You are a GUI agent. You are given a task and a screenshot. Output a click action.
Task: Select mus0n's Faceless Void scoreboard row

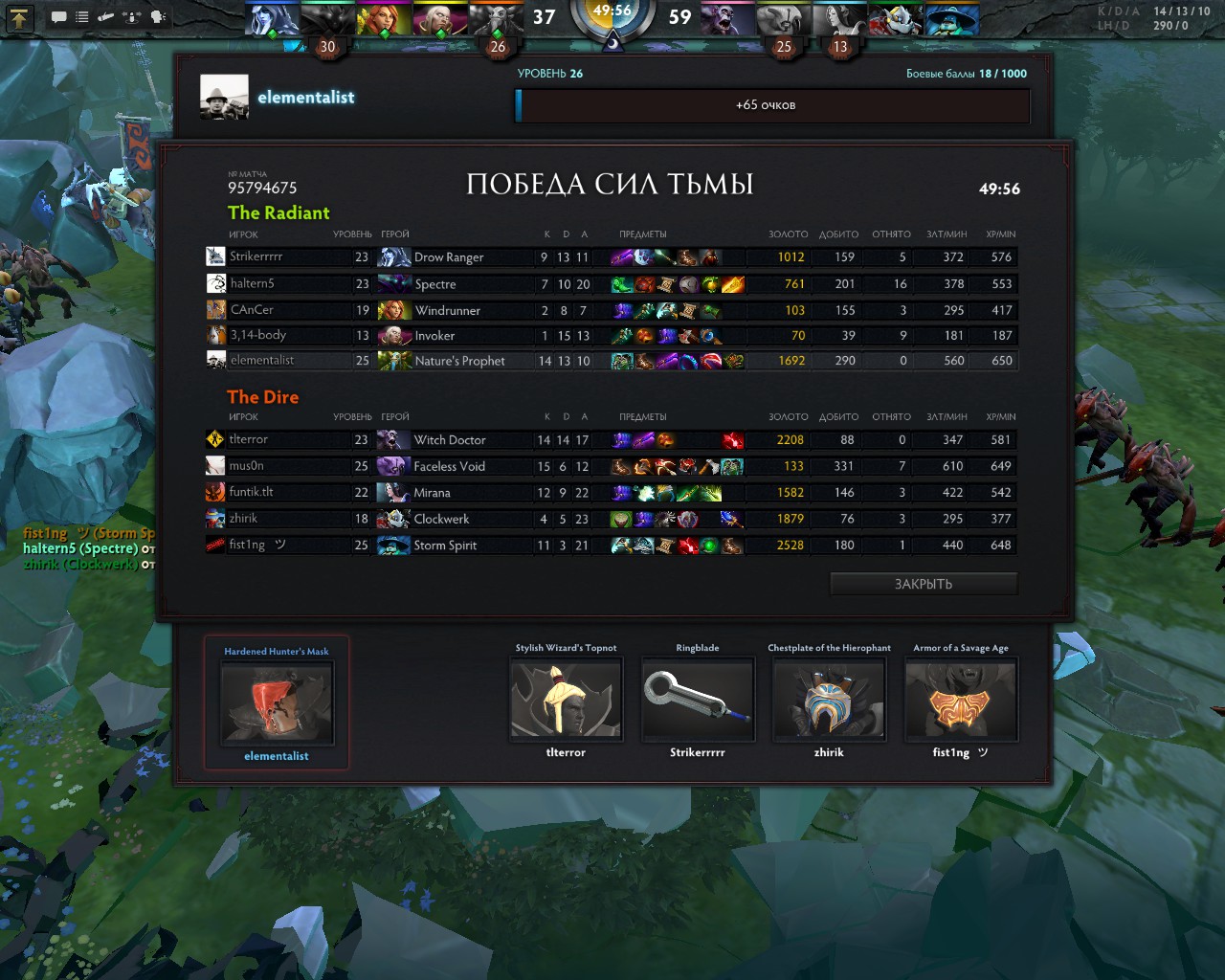pyautogui.click(x=611, y=466)
